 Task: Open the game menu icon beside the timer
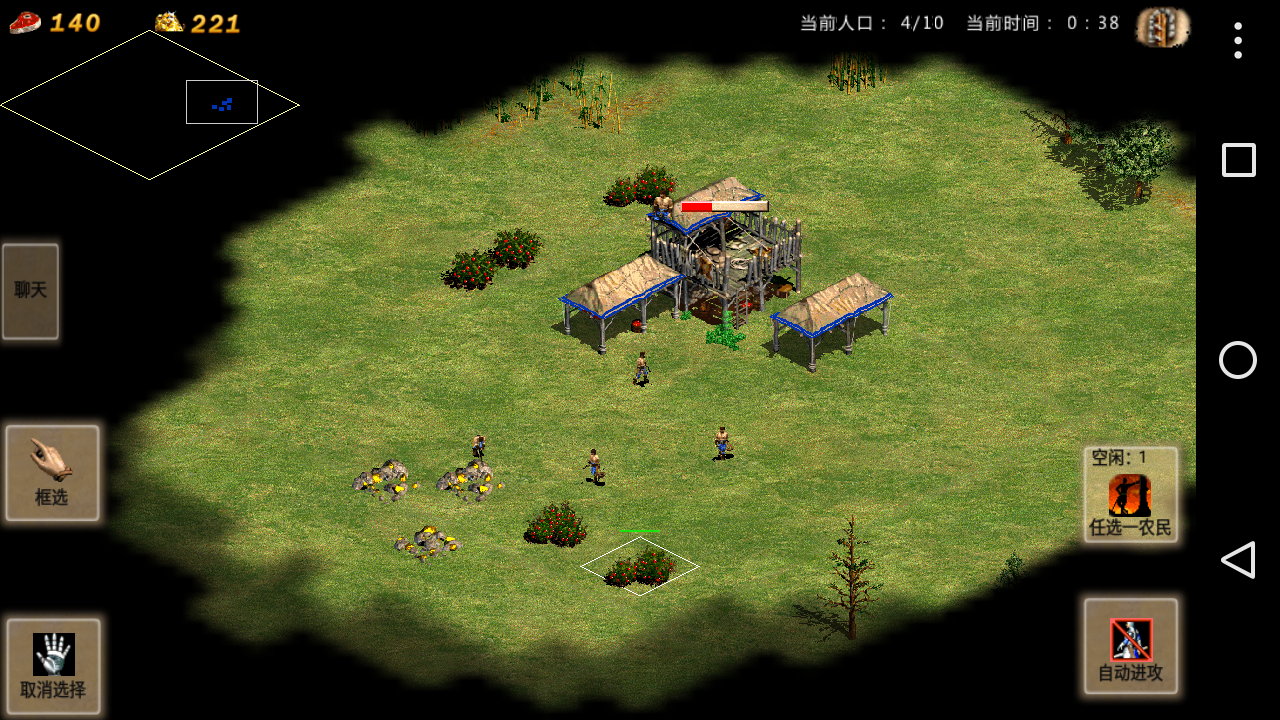coord(1163,26)
